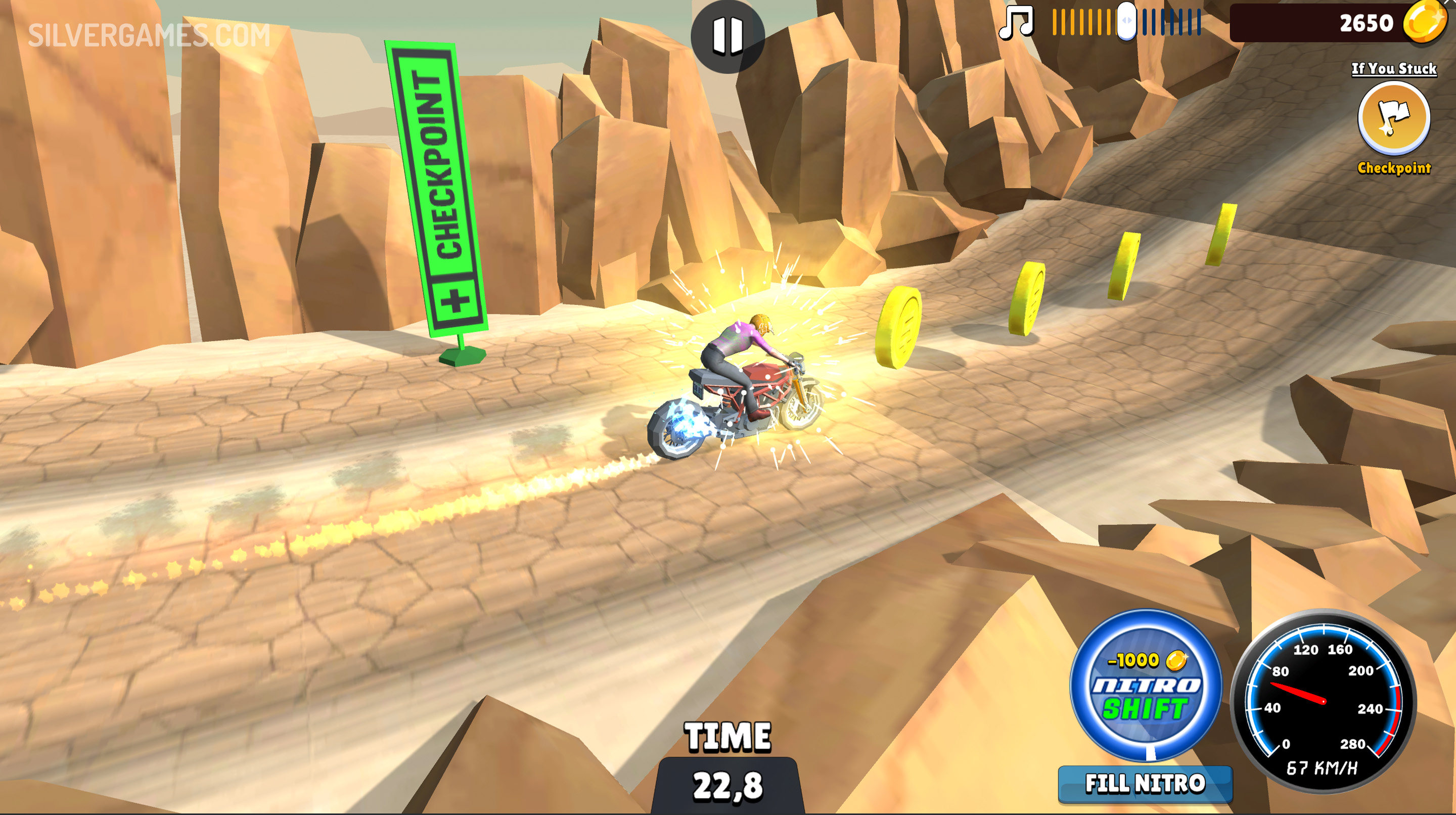Toggle the music note icon
The image size is (1456, 815).
(1016, 23)
